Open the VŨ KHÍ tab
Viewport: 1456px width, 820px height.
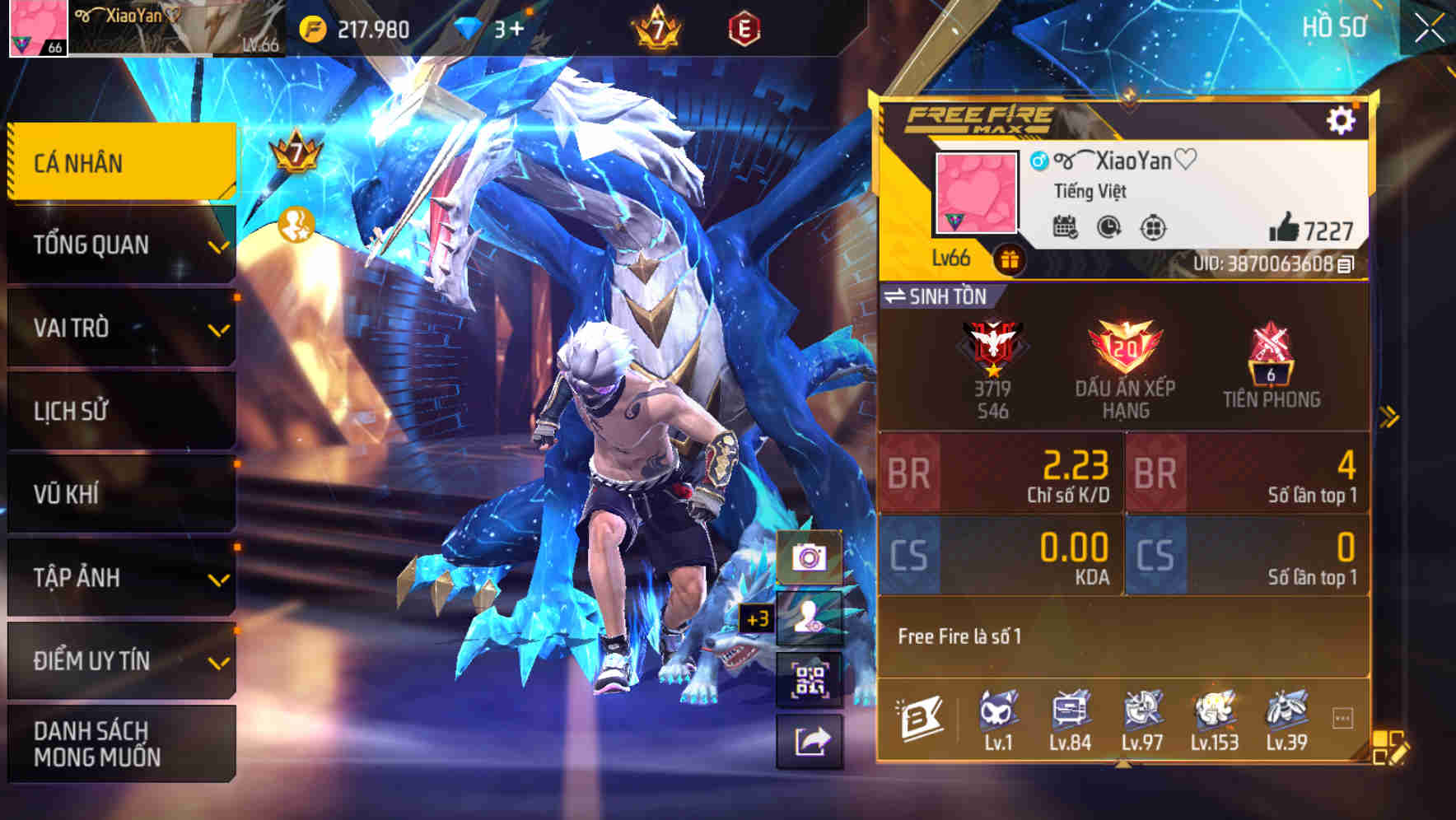121,493
